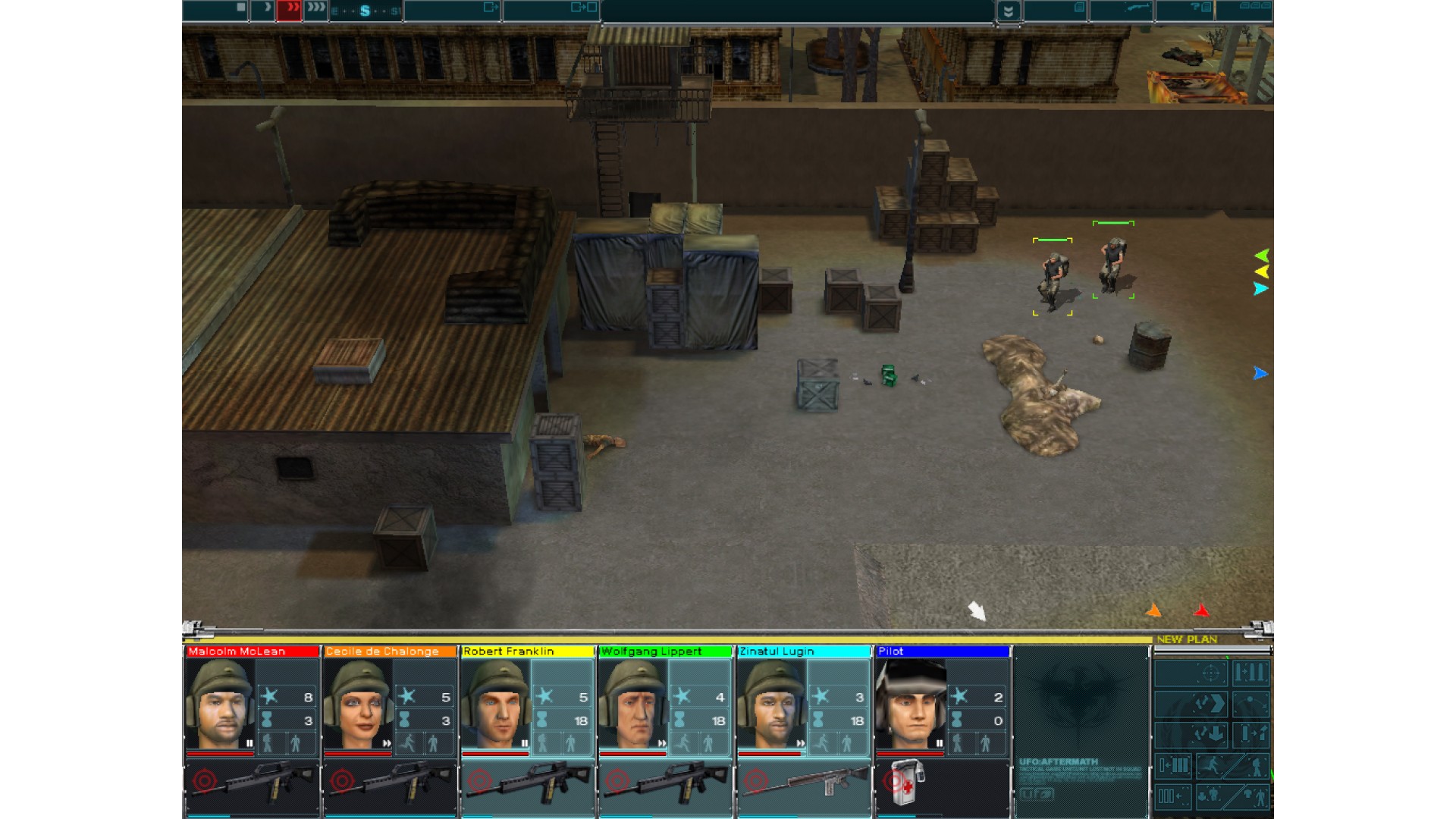
Task: Click the square stop button in top bar
Action: click(x=240, y=8)
